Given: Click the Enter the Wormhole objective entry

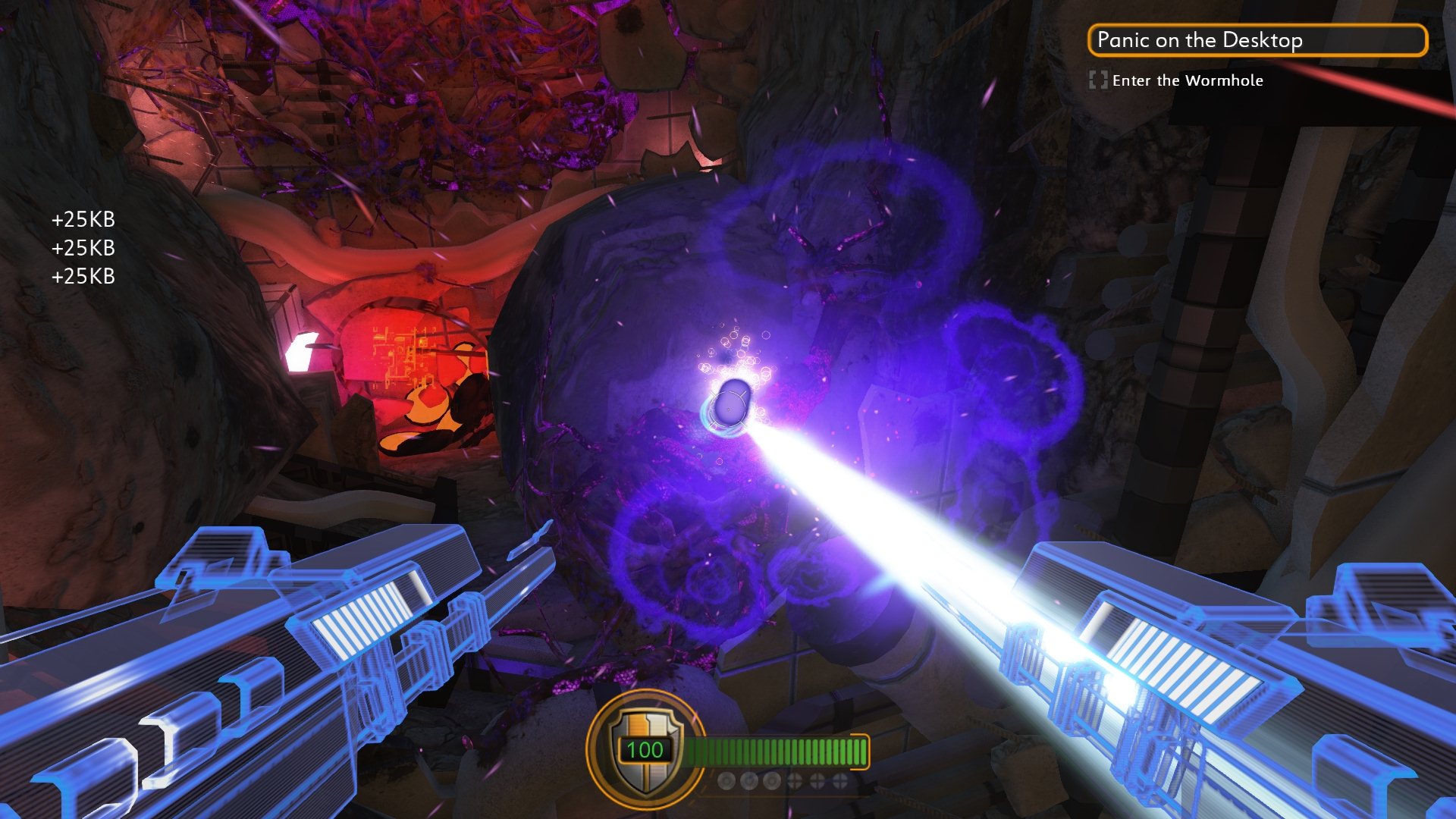Looking at the screenshot, I should (x=1187, y=80).
